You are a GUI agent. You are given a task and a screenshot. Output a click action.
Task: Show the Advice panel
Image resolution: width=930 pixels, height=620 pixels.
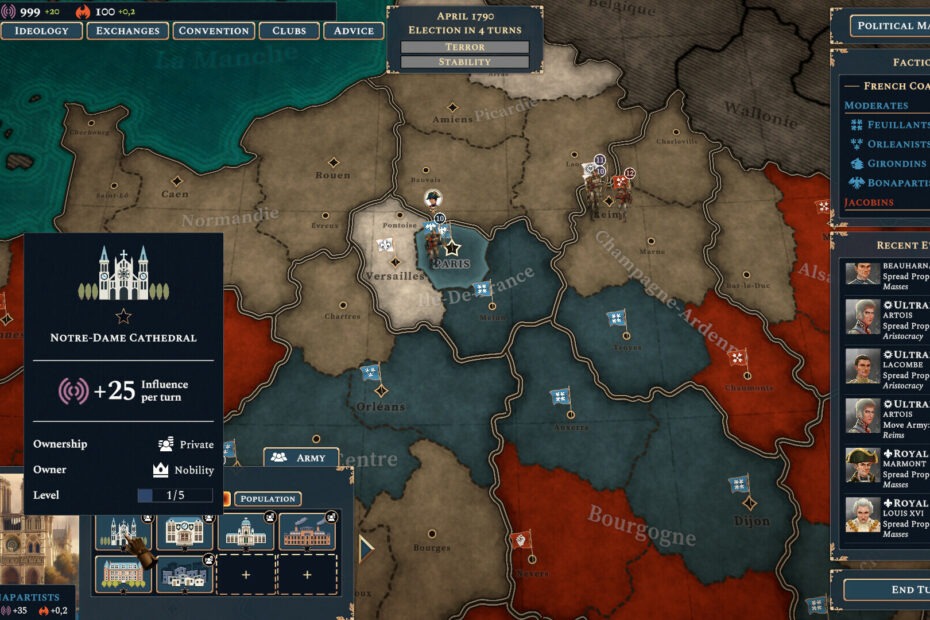pos(353,31)
